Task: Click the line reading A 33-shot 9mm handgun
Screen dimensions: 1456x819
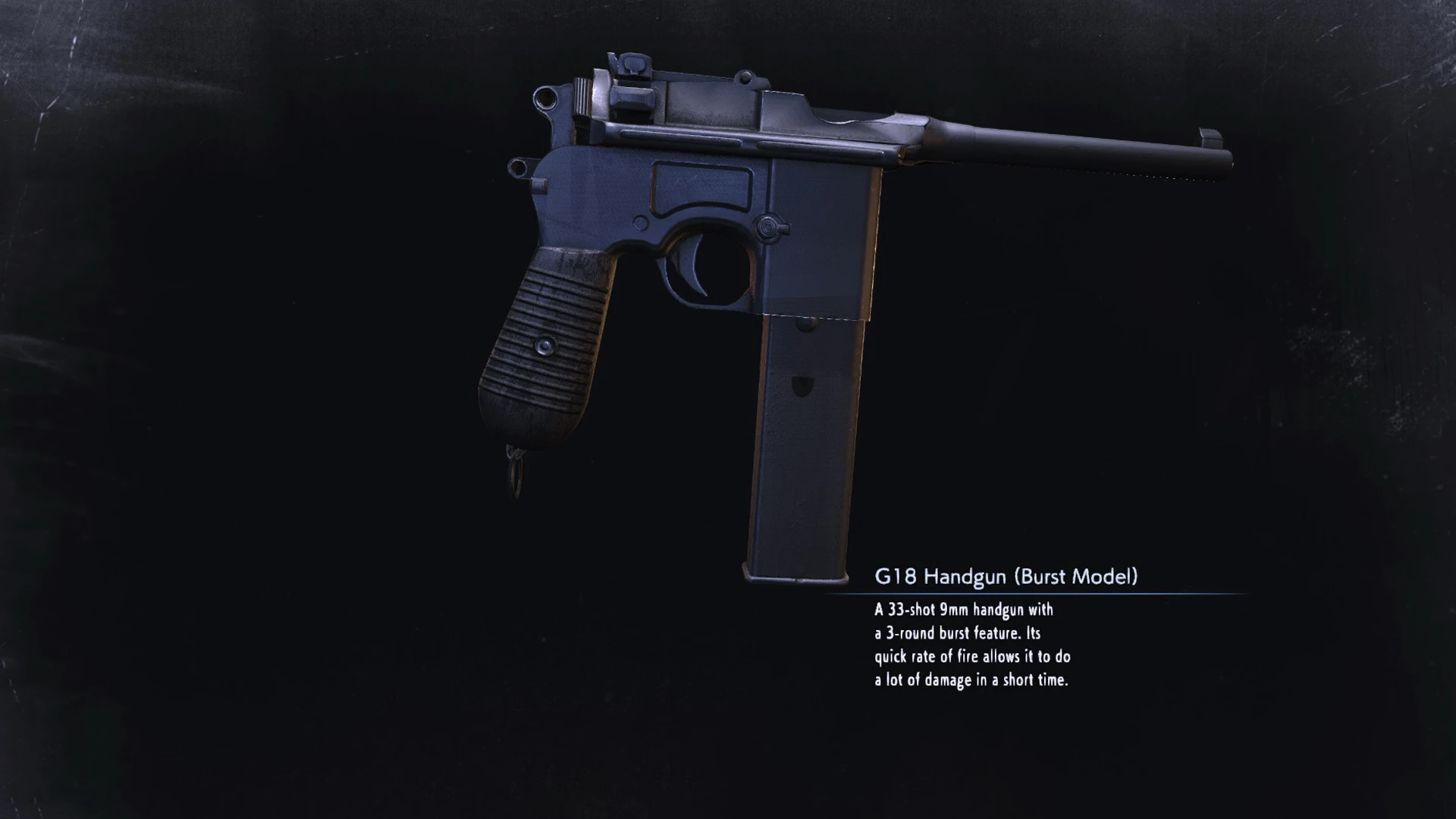Action: tap(962, 610)
